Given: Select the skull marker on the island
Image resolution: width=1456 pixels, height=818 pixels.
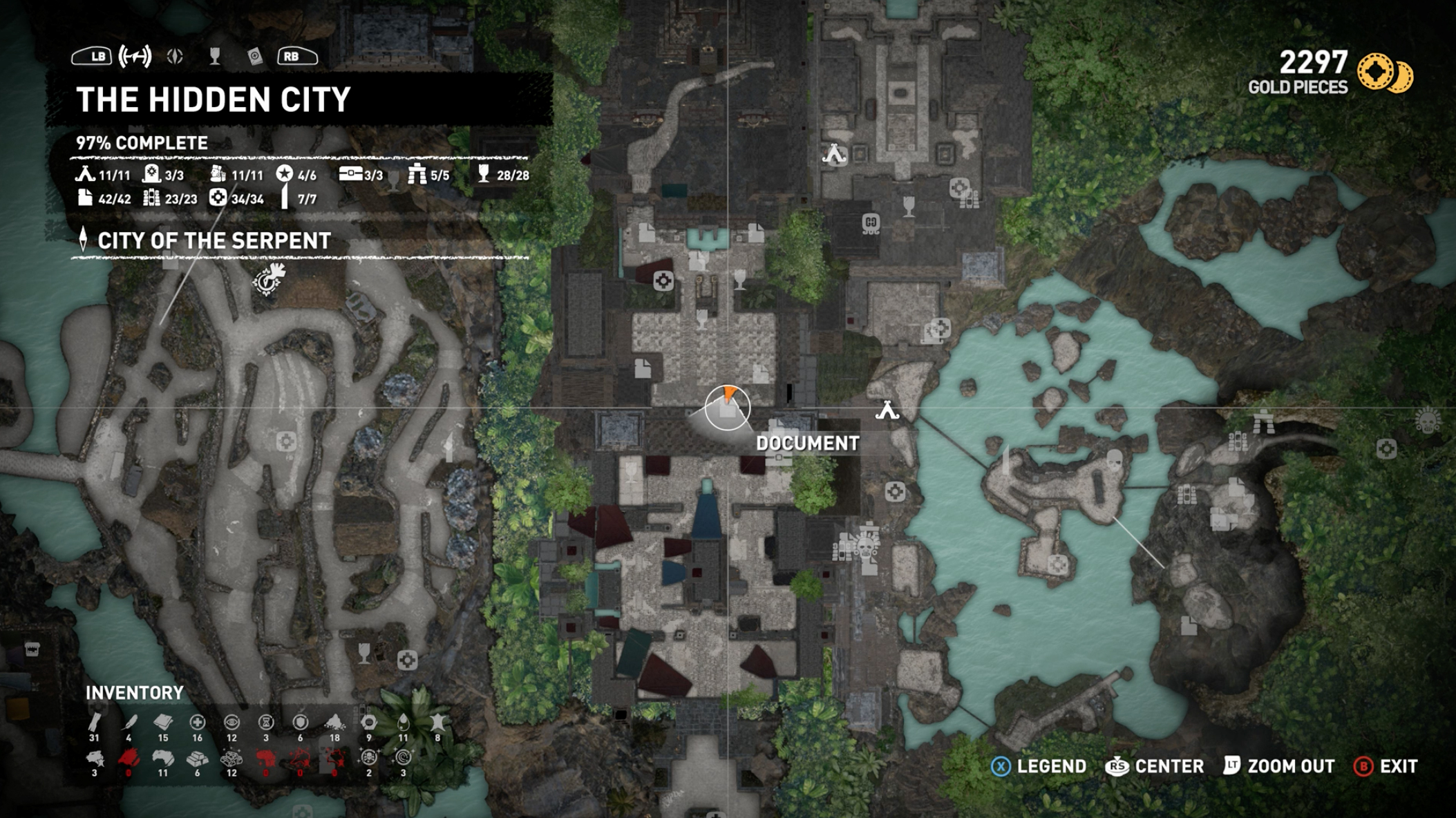Looking at the screenshot, I should coord(1114,459).
